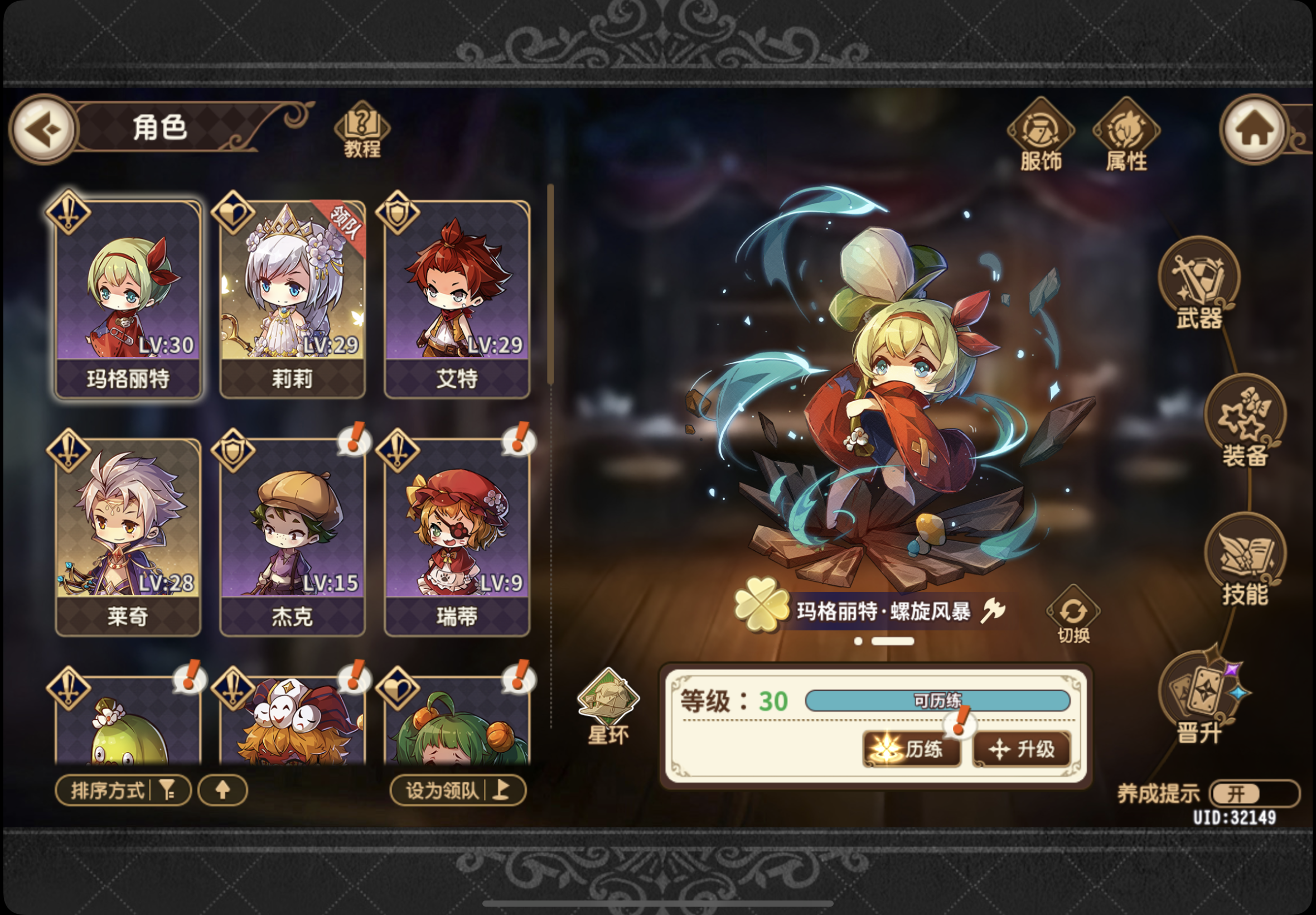Collapse the character list with the up arrow

[x=222, y=790]
